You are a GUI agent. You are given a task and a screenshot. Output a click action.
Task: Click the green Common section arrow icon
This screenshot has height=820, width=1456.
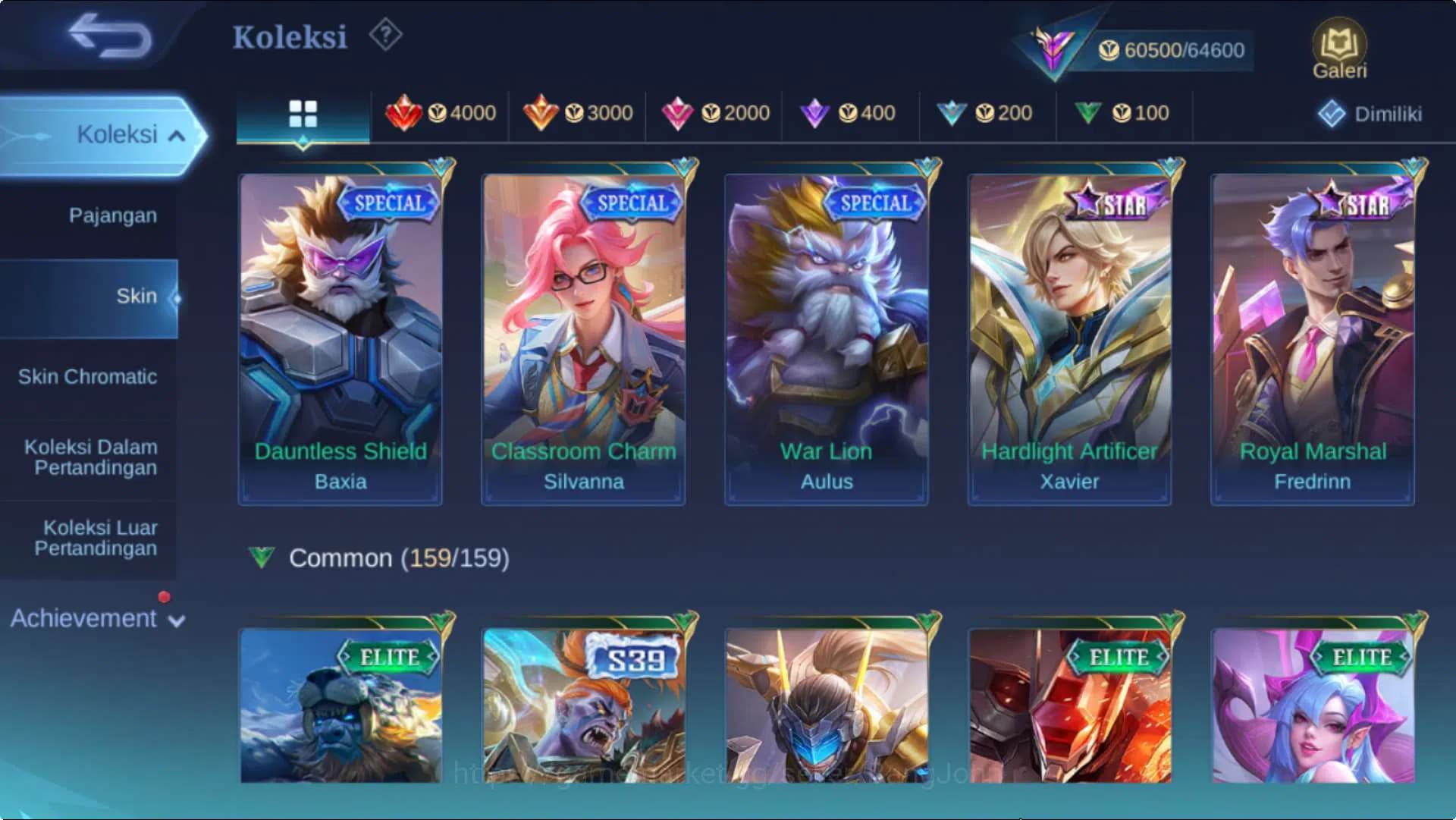(261, 558)
